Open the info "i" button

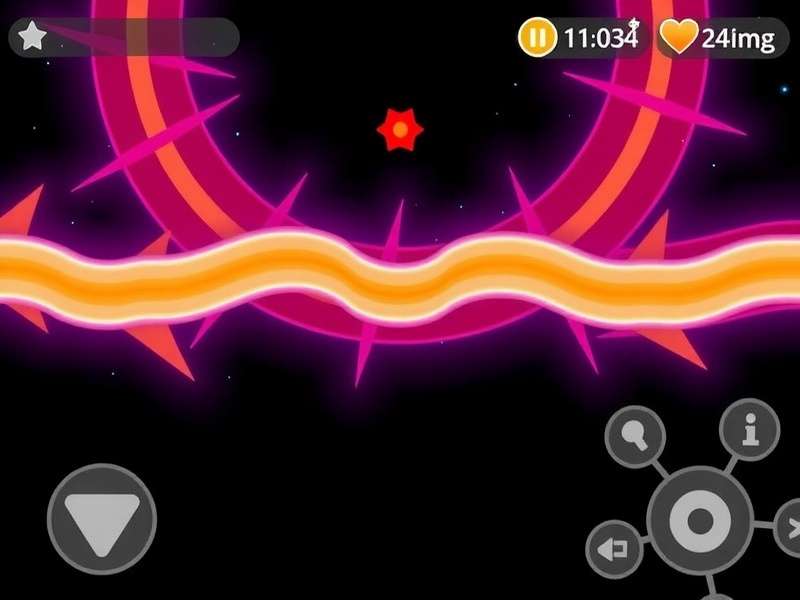[x=750, y=429]
